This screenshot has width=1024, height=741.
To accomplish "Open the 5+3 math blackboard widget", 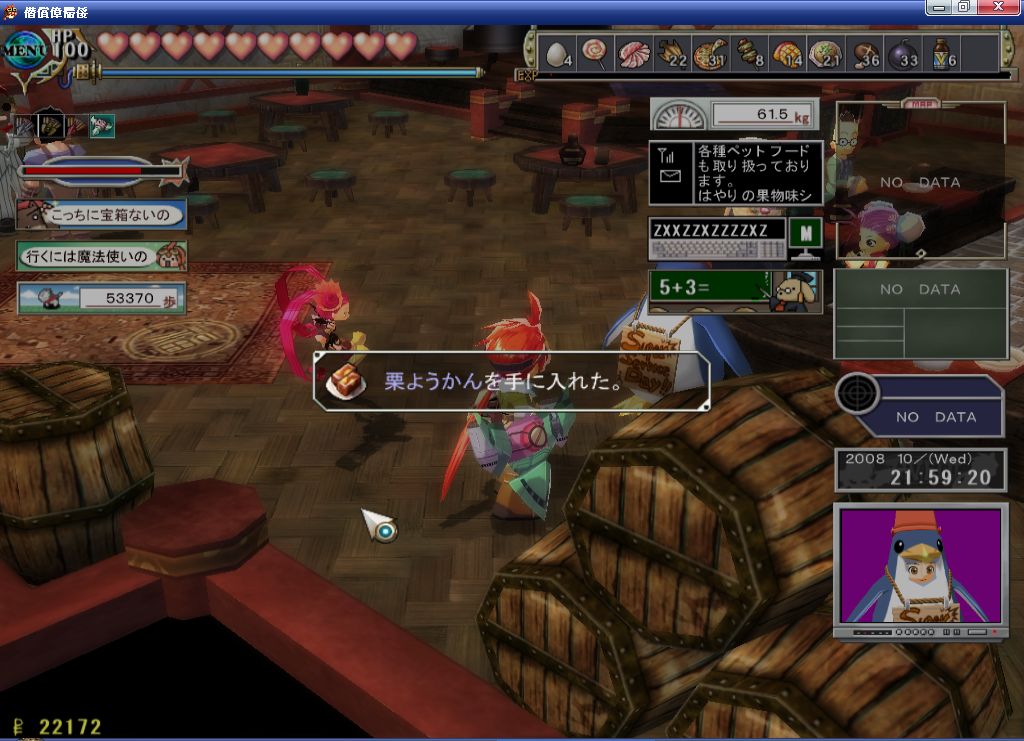I will [x=735, y=291].
